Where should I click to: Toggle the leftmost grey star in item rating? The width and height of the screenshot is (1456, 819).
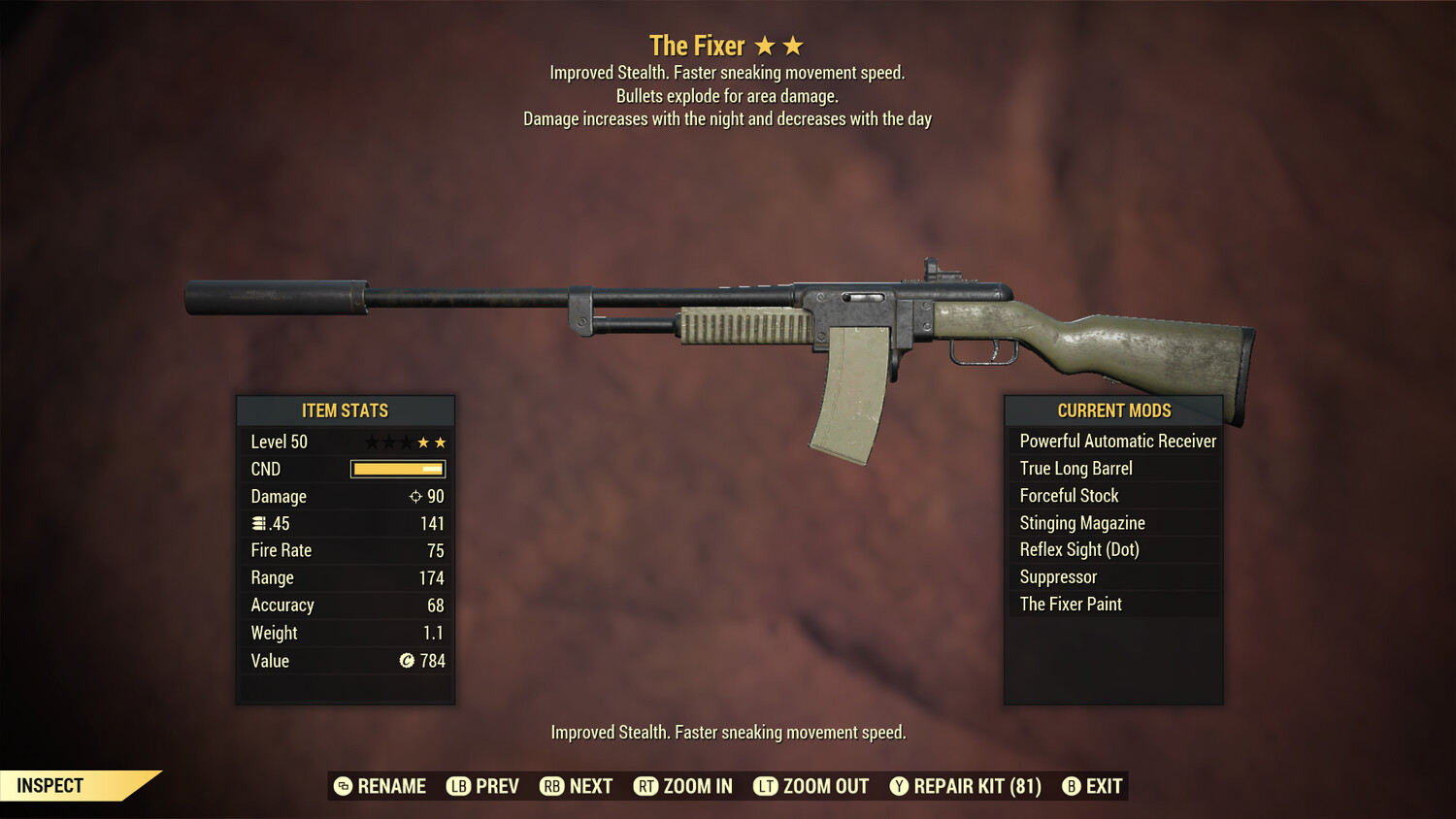point(370,442)
